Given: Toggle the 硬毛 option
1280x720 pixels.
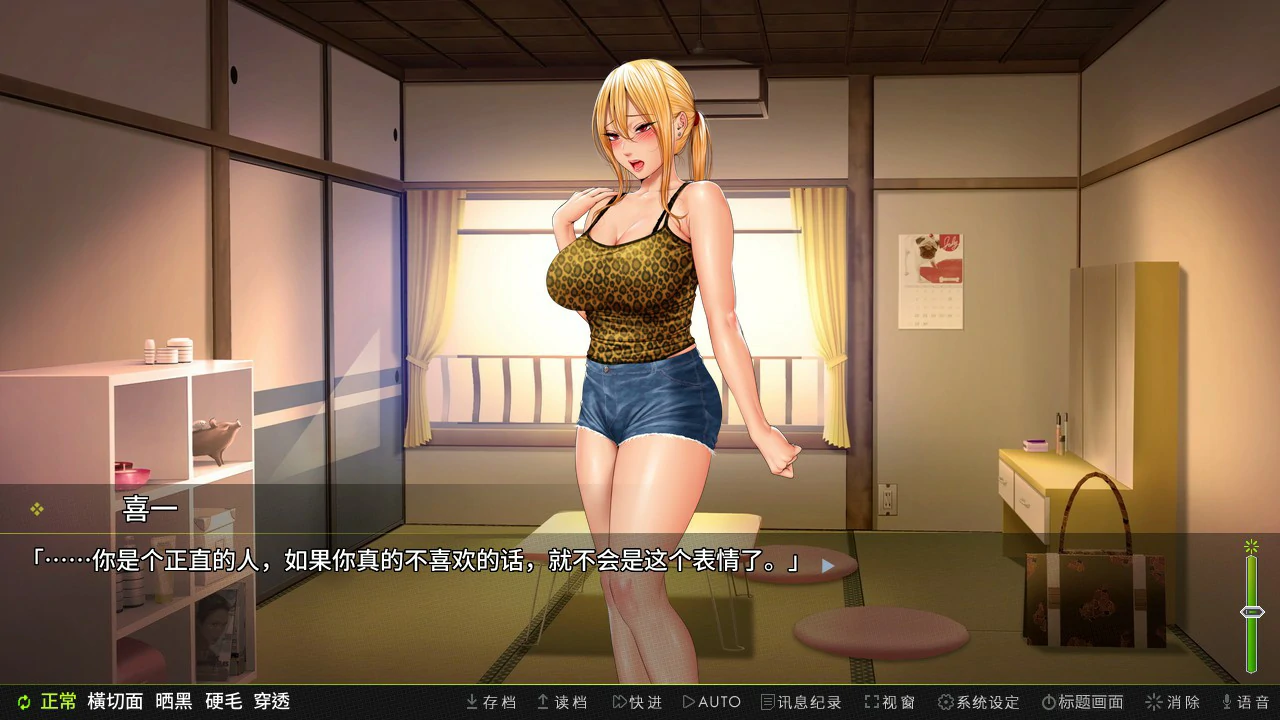Looking at the screenshot, I should (223, 702).
